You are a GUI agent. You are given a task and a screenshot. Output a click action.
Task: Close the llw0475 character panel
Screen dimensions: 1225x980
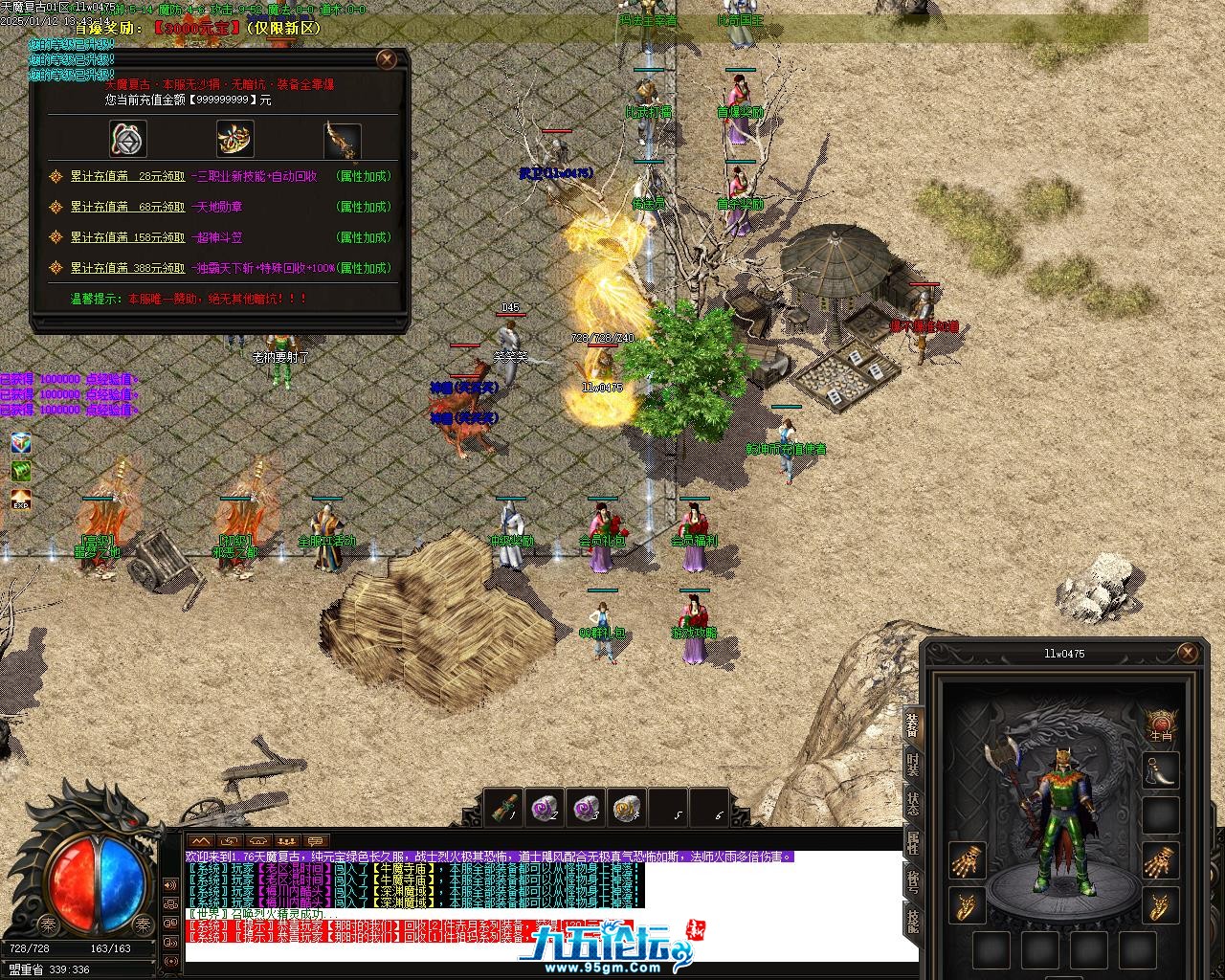point(1188,653)
